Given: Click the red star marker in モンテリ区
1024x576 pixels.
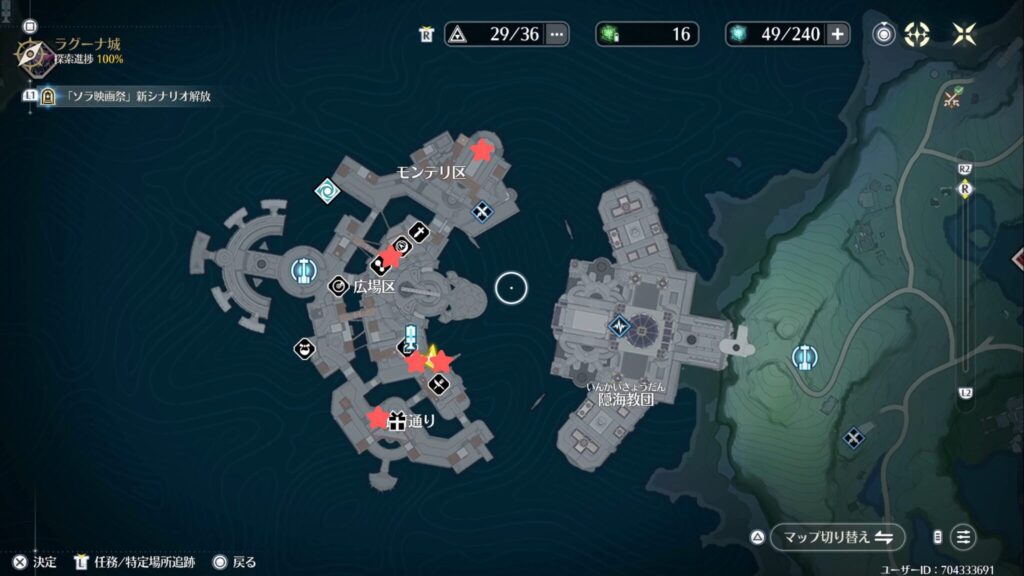Looking at the screenshot, I should (482, 150).
